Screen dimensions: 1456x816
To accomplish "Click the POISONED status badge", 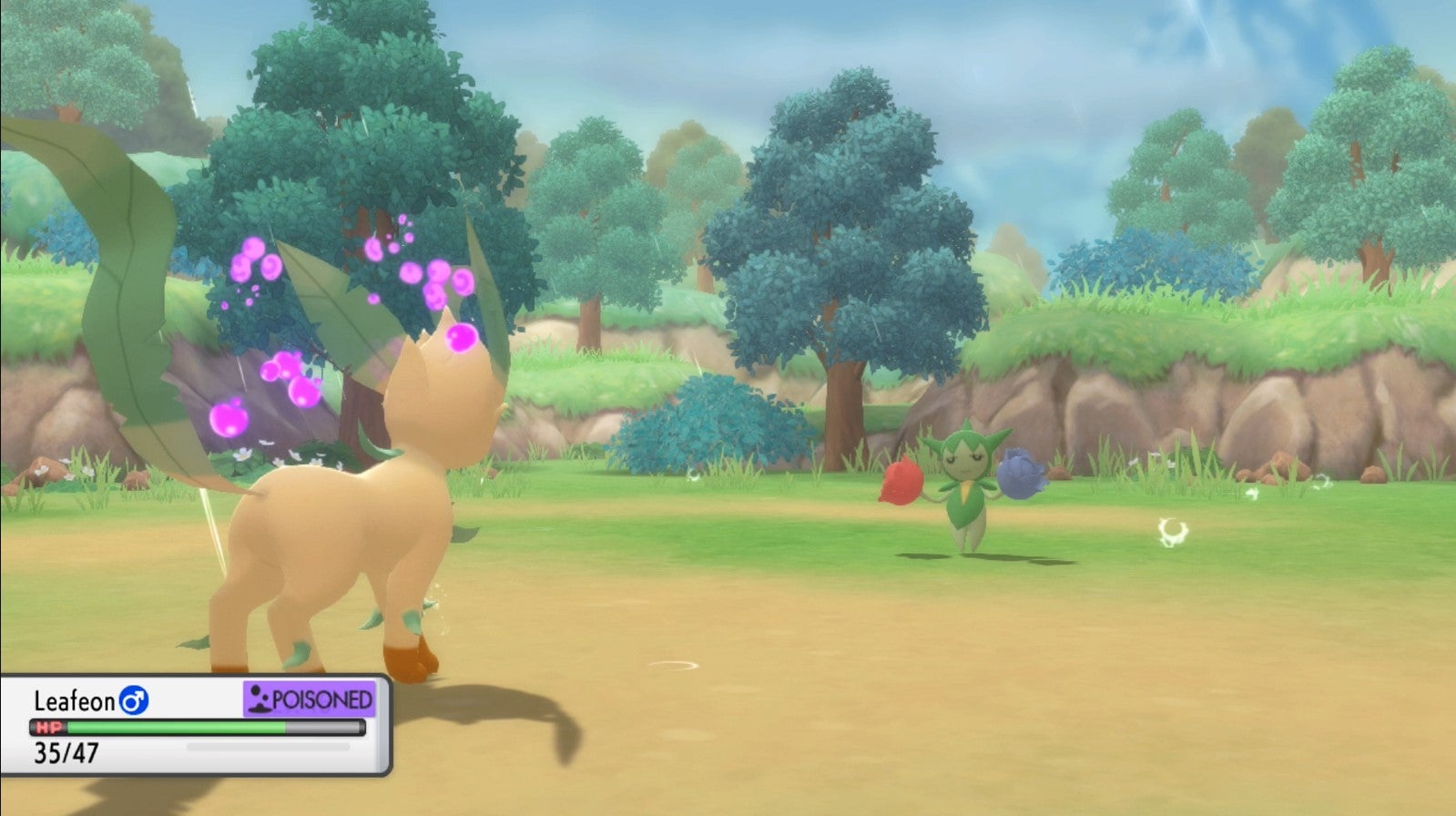I will [310, 699].
